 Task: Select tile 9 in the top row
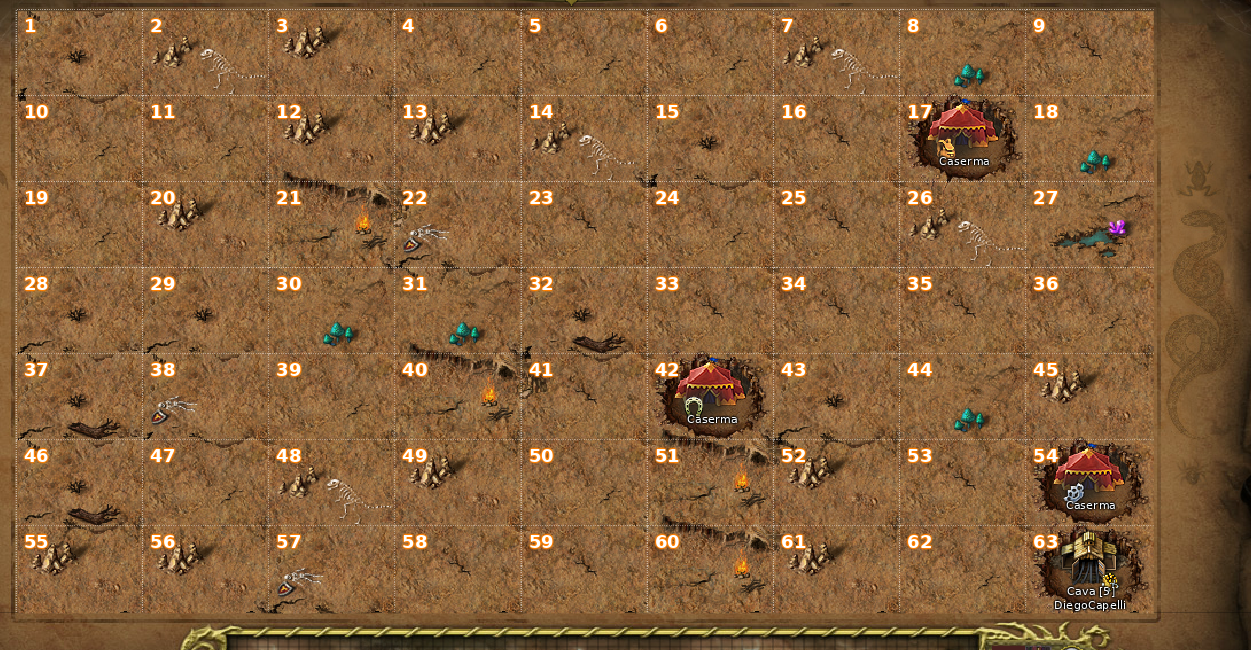pos(1089,53)
